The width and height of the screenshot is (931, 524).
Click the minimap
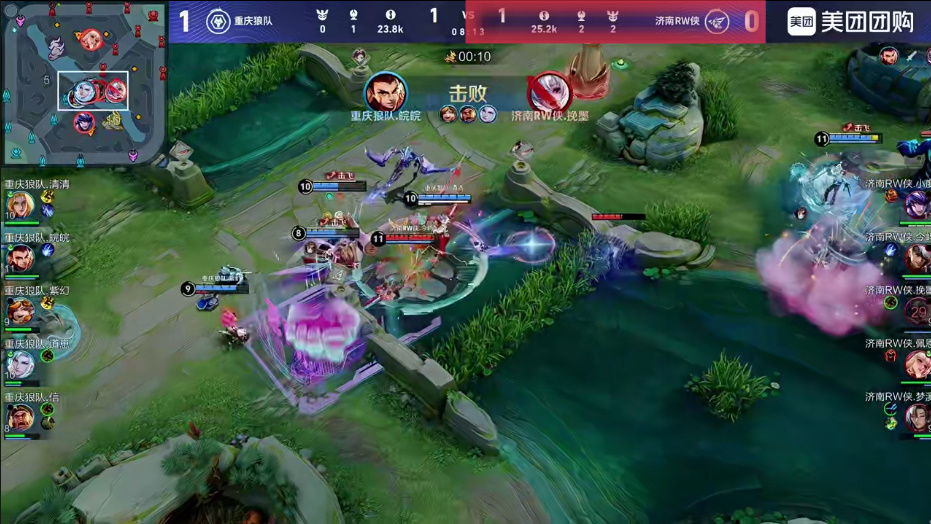coord(82,84)
